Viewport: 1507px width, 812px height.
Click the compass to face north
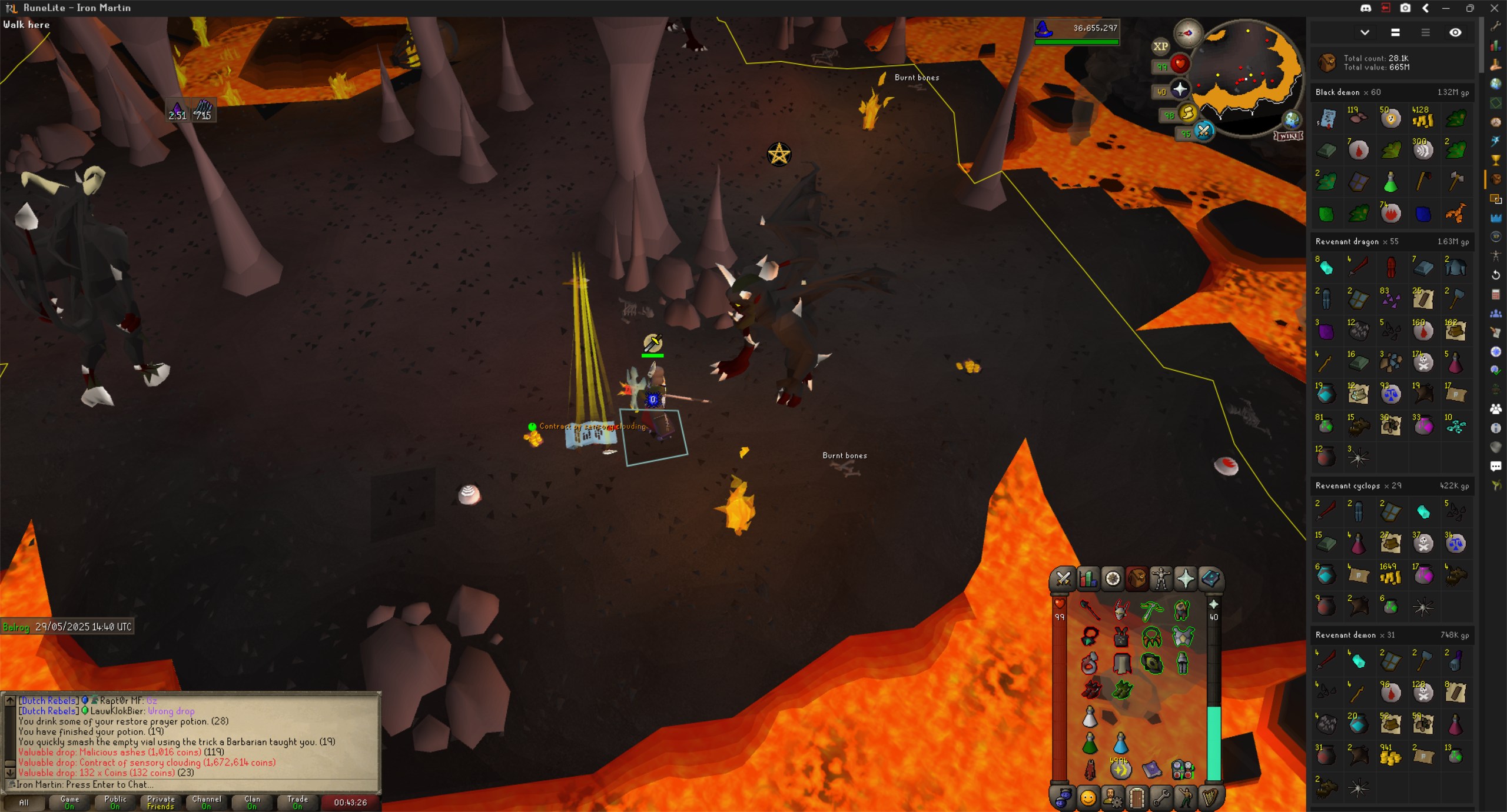[x=1187, y=33]
